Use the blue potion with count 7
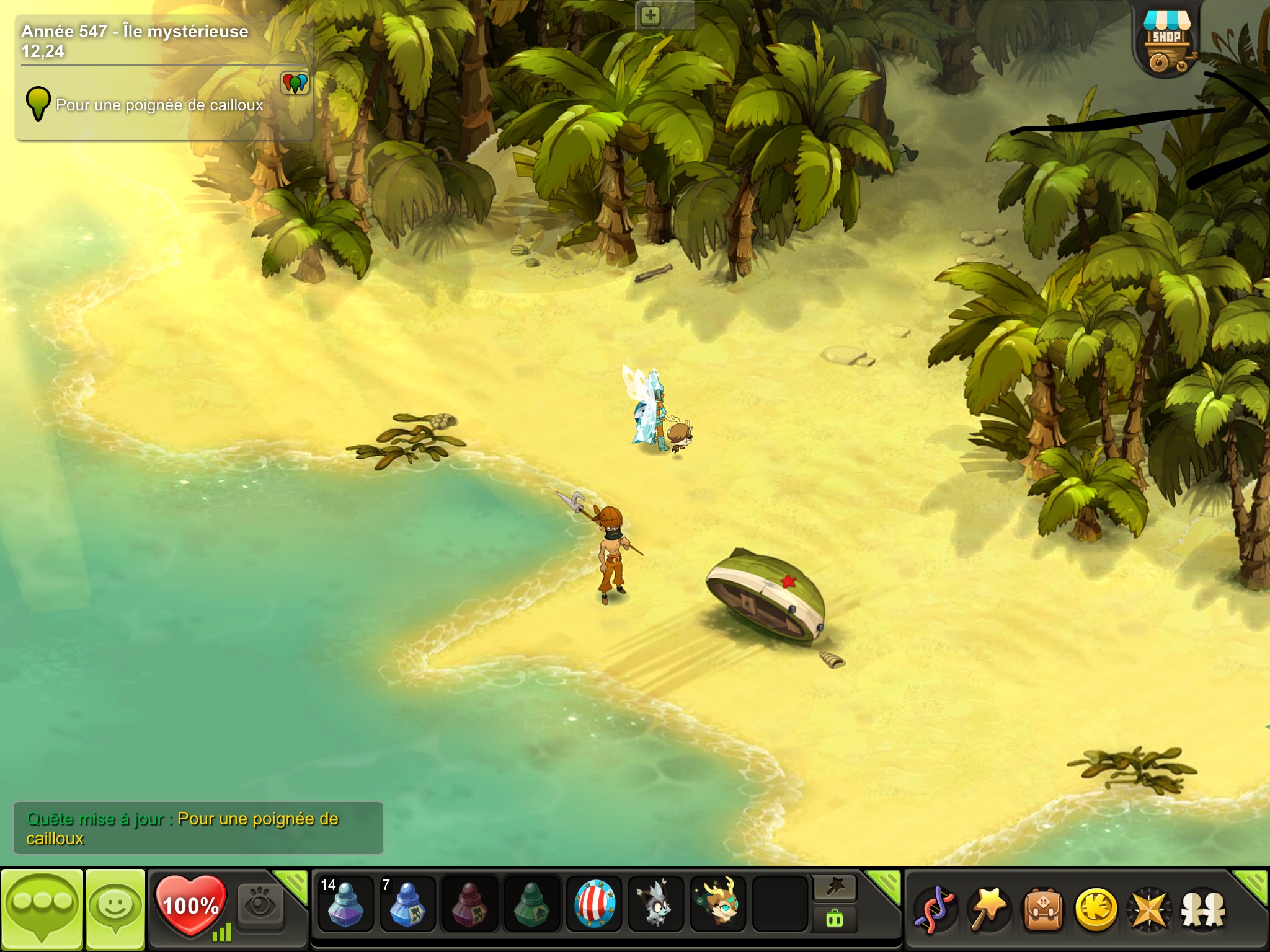This screenshot has width=1270, height=952. [x=407, y=904]
